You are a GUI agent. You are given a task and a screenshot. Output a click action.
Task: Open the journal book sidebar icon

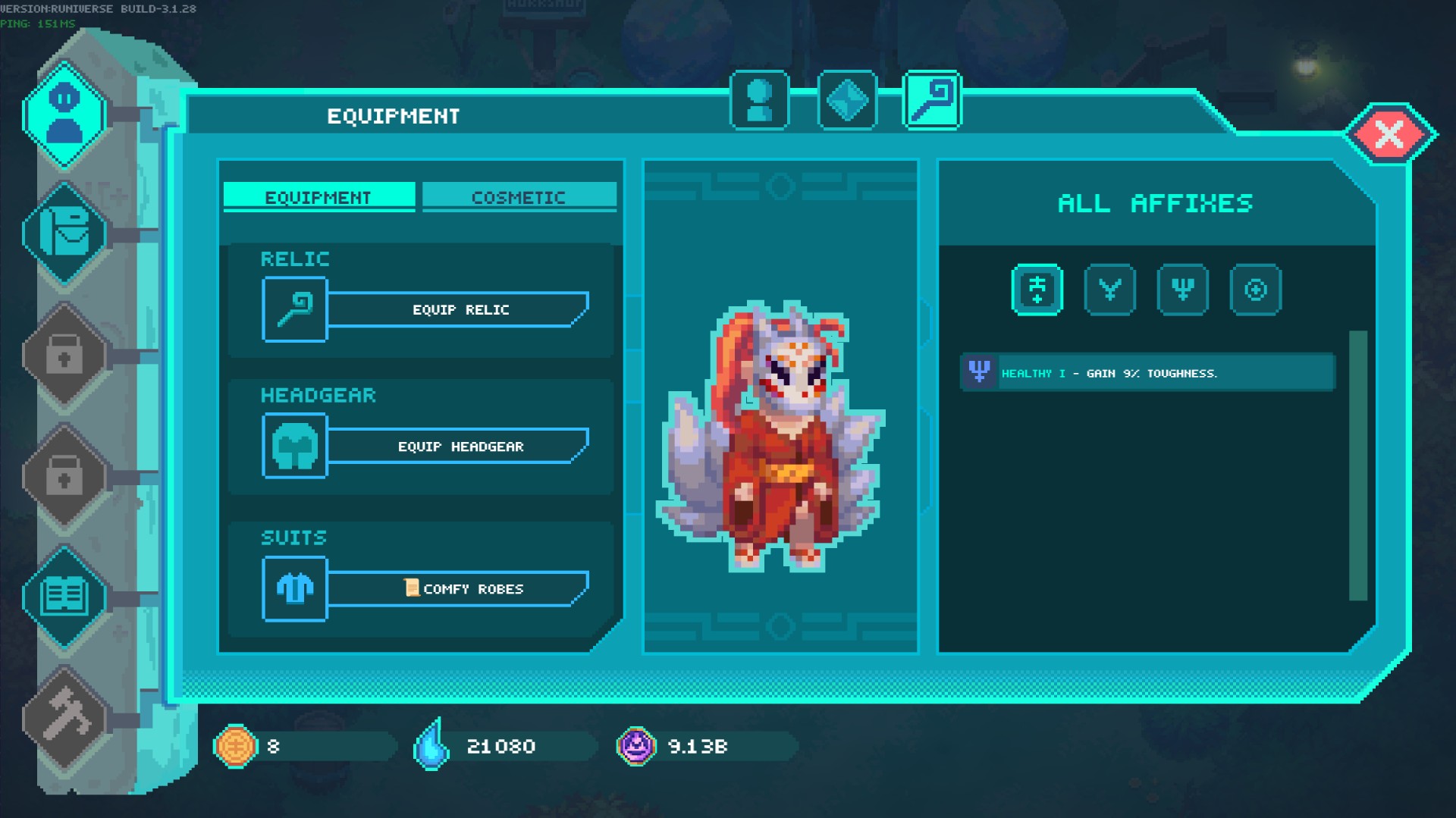click(x=64, y=597)
